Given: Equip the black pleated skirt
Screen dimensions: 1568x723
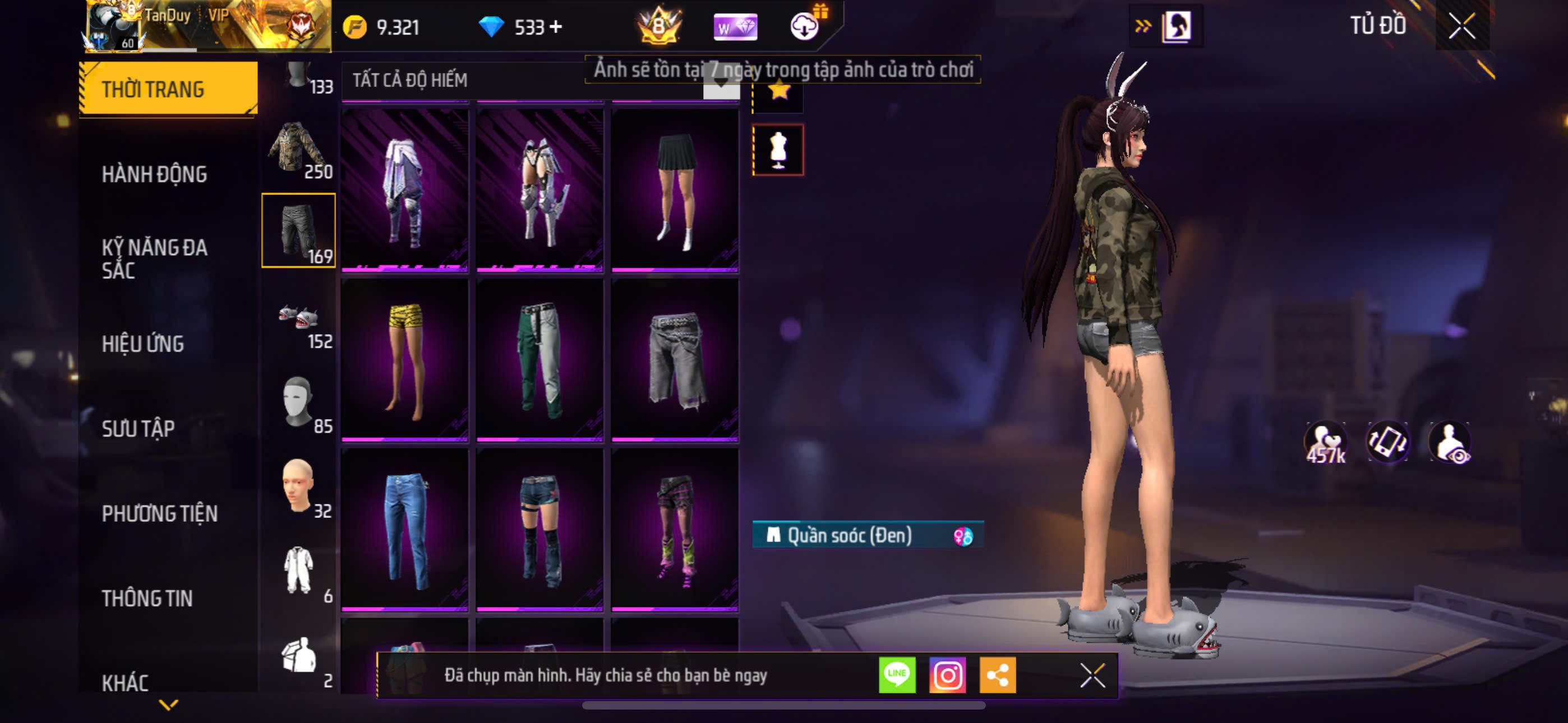Looking at the screenshot, I should pyautogui.click(x=675, y=189).
